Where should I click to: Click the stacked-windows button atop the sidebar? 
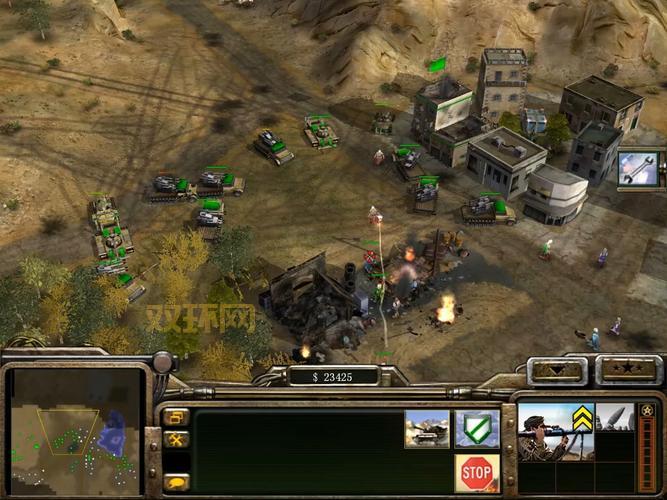pos(177,417)
